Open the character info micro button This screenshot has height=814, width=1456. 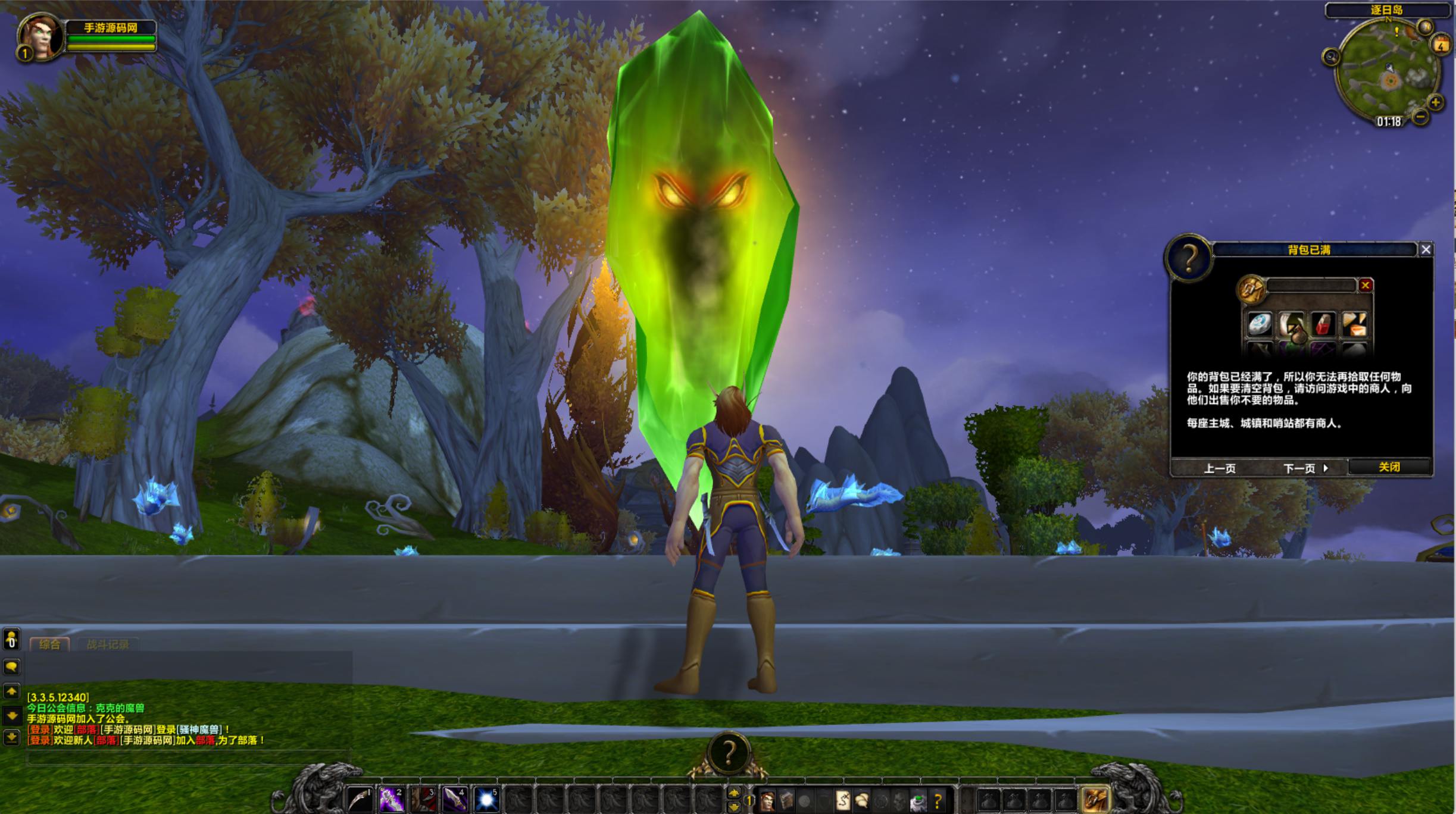[x=767, y=801]
